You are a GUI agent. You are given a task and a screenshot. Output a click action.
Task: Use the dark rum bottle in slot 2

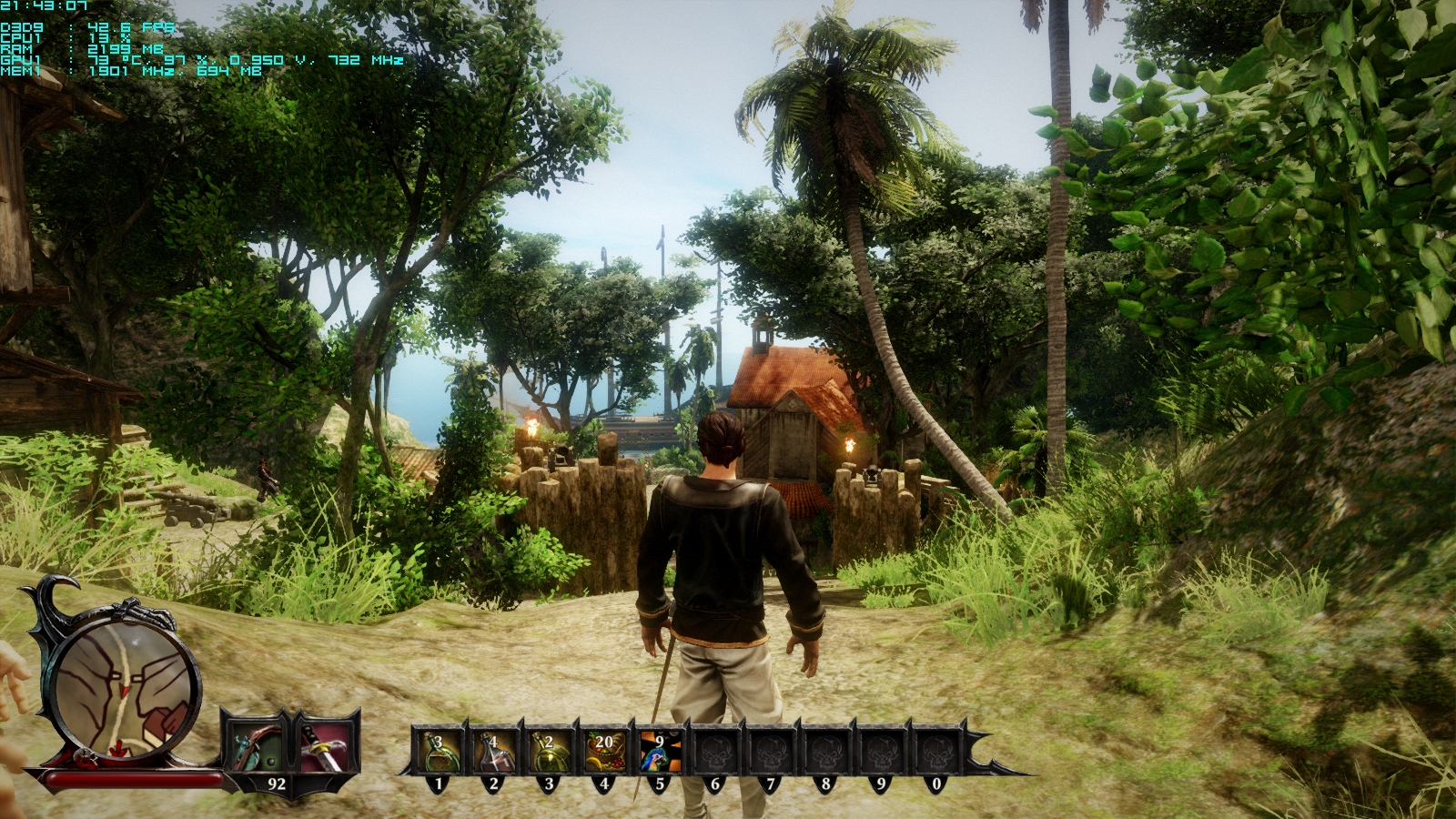[x=494, y=753]
